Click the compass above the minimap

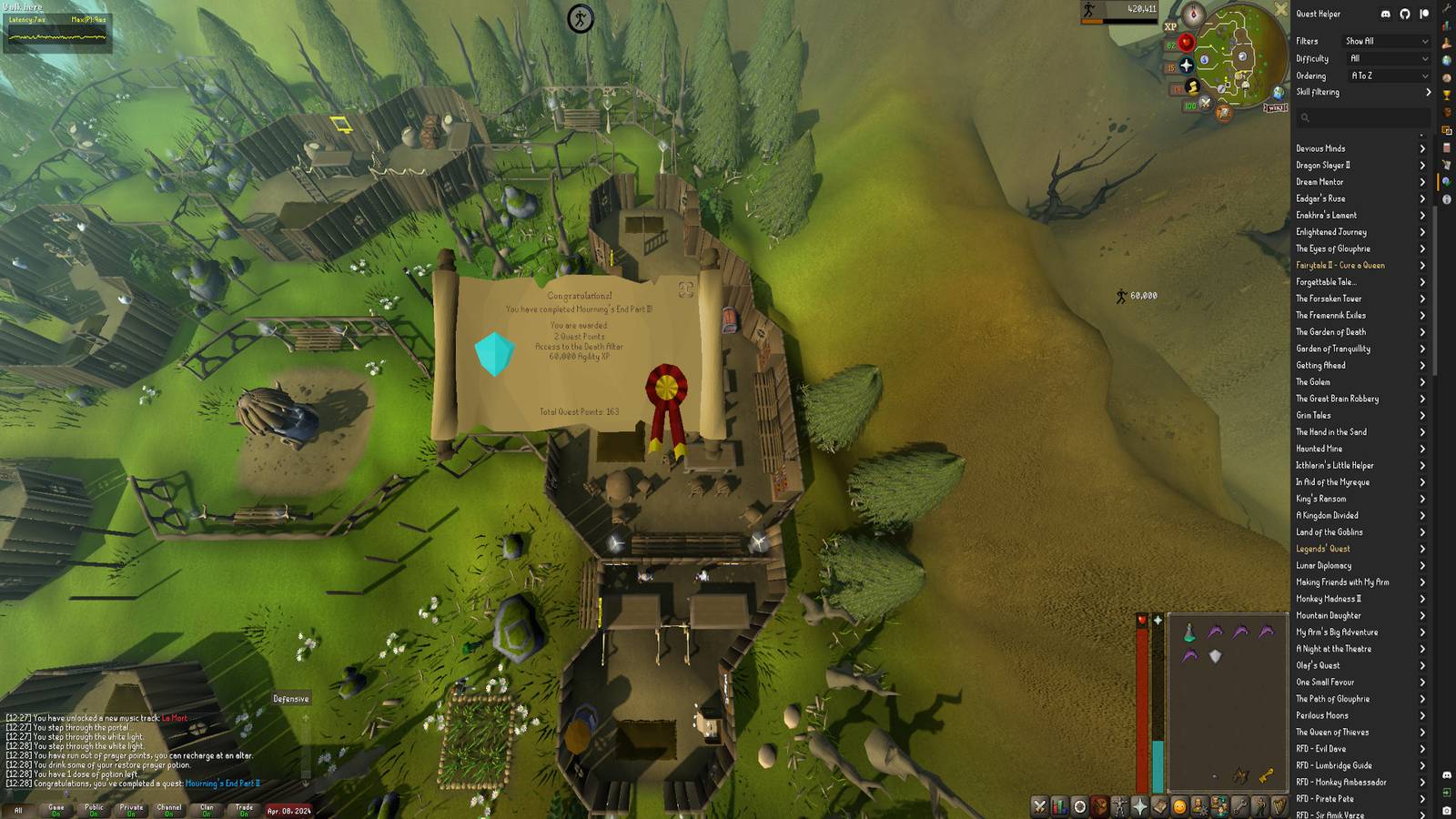coord(1193,15)
